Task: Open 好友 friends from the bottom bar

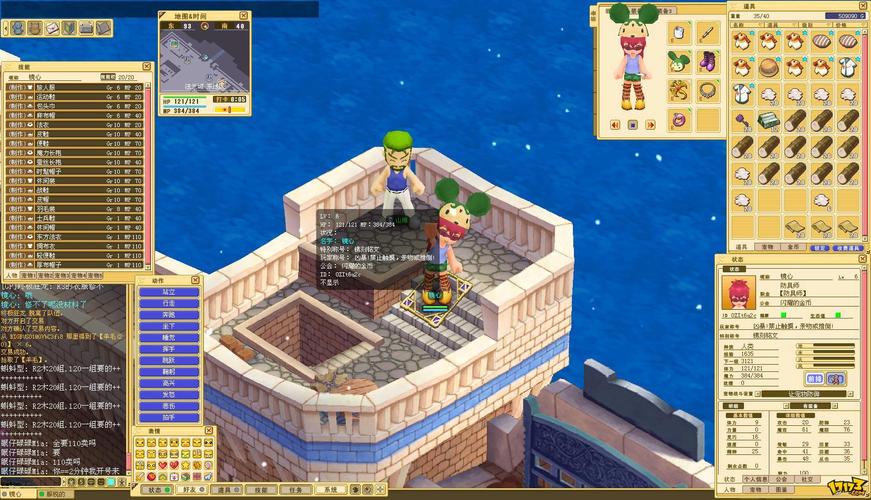Action: point(190,490)
